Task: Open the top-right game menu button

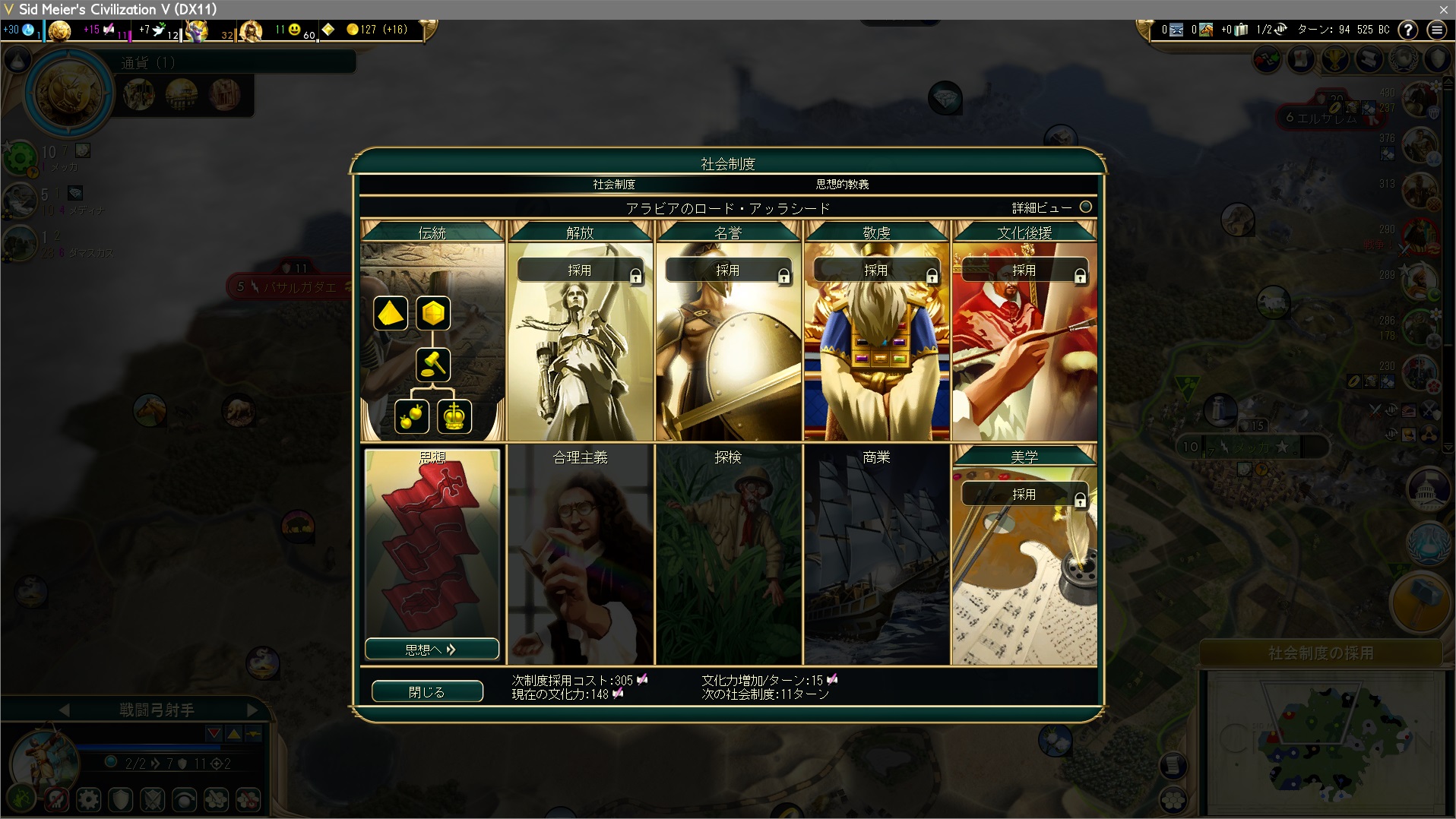Action: [x=1436, y=30]
